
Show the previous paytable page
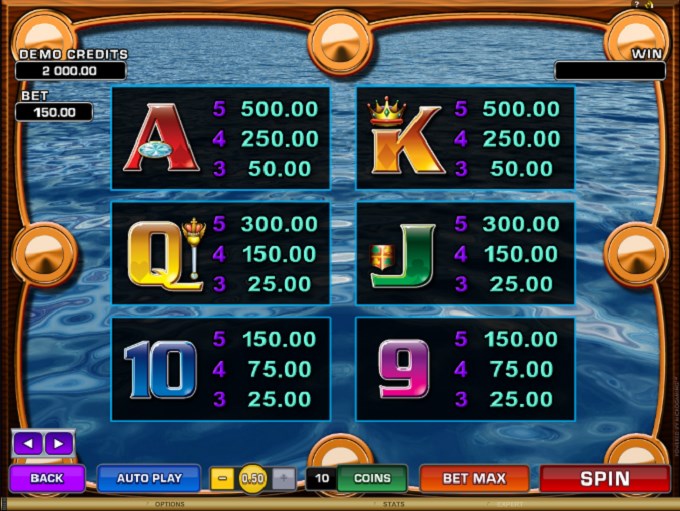tap(28, 443)
